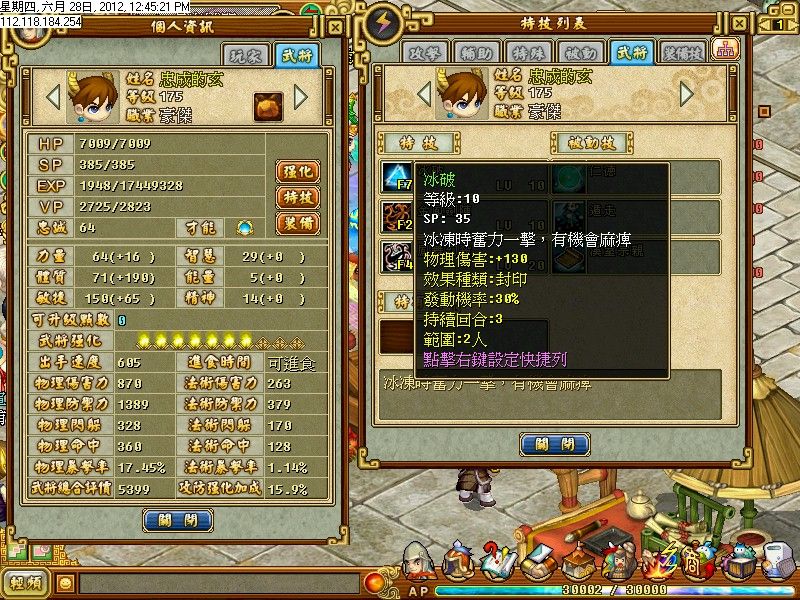Open the skill tree icon beside 裝備技
This screenshot has width=800, height=600.
click(722, 50)
